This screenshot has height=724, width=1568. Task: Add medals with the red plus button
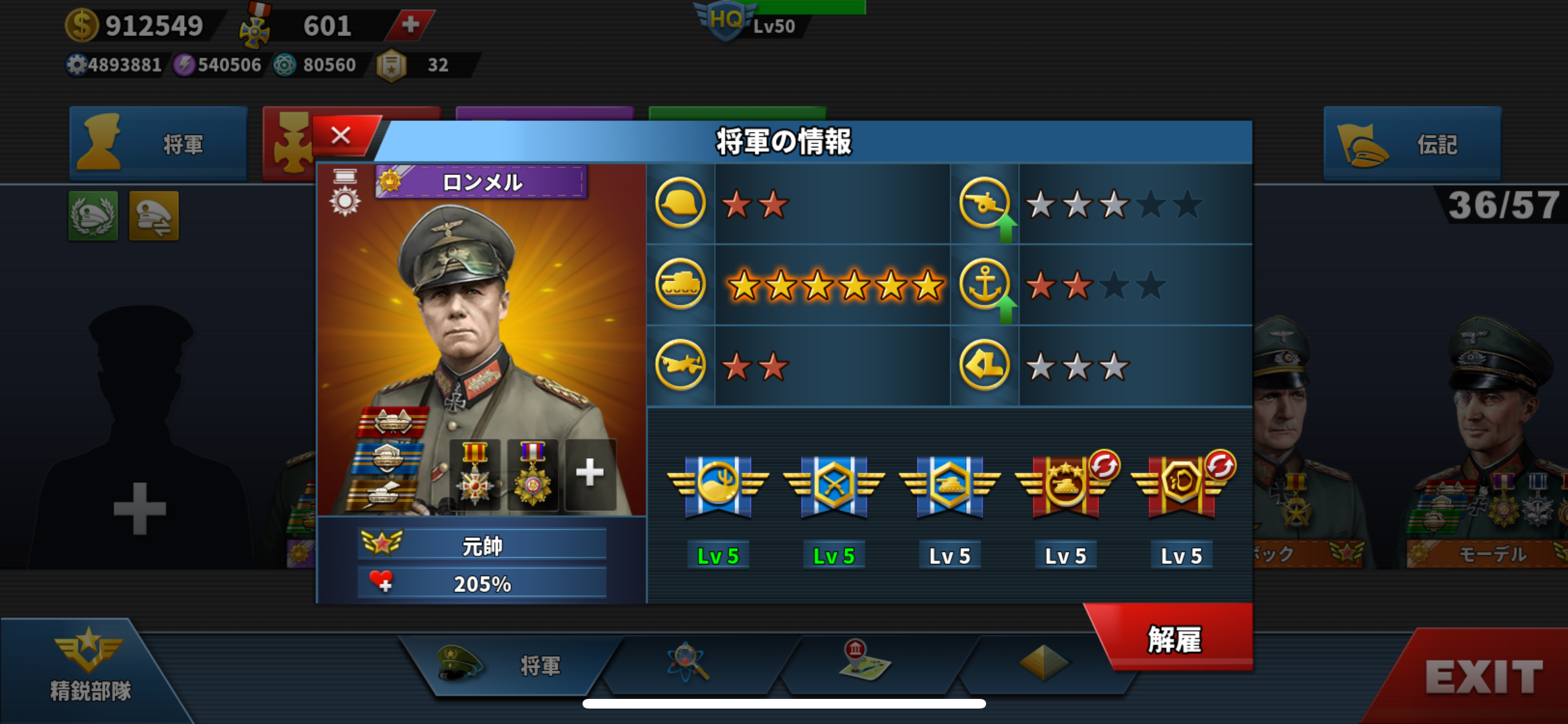pyautogui.click(x=410, y=25)
